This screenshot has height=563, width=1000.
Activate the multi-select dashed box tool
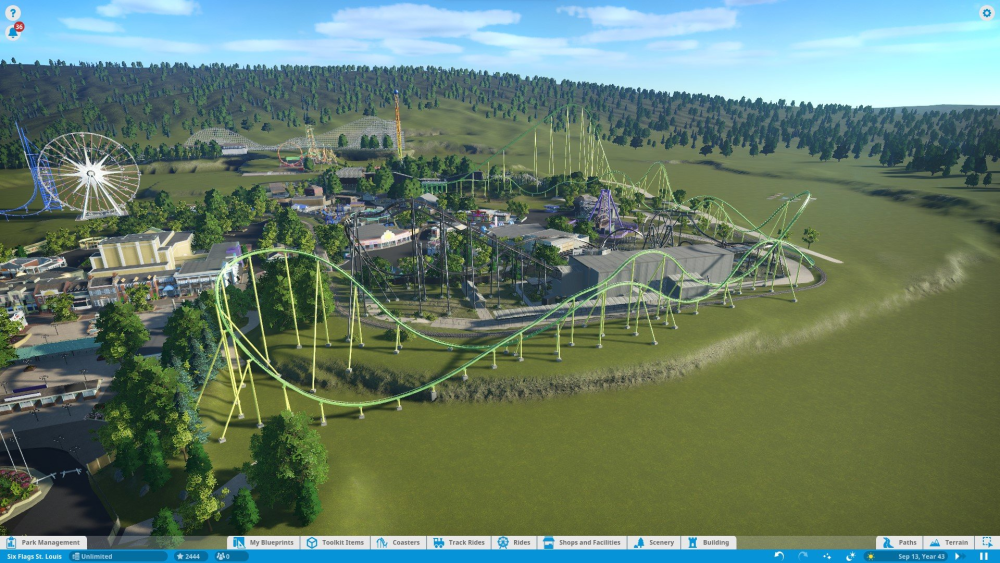pyautogui.click(x=986, y=543)
